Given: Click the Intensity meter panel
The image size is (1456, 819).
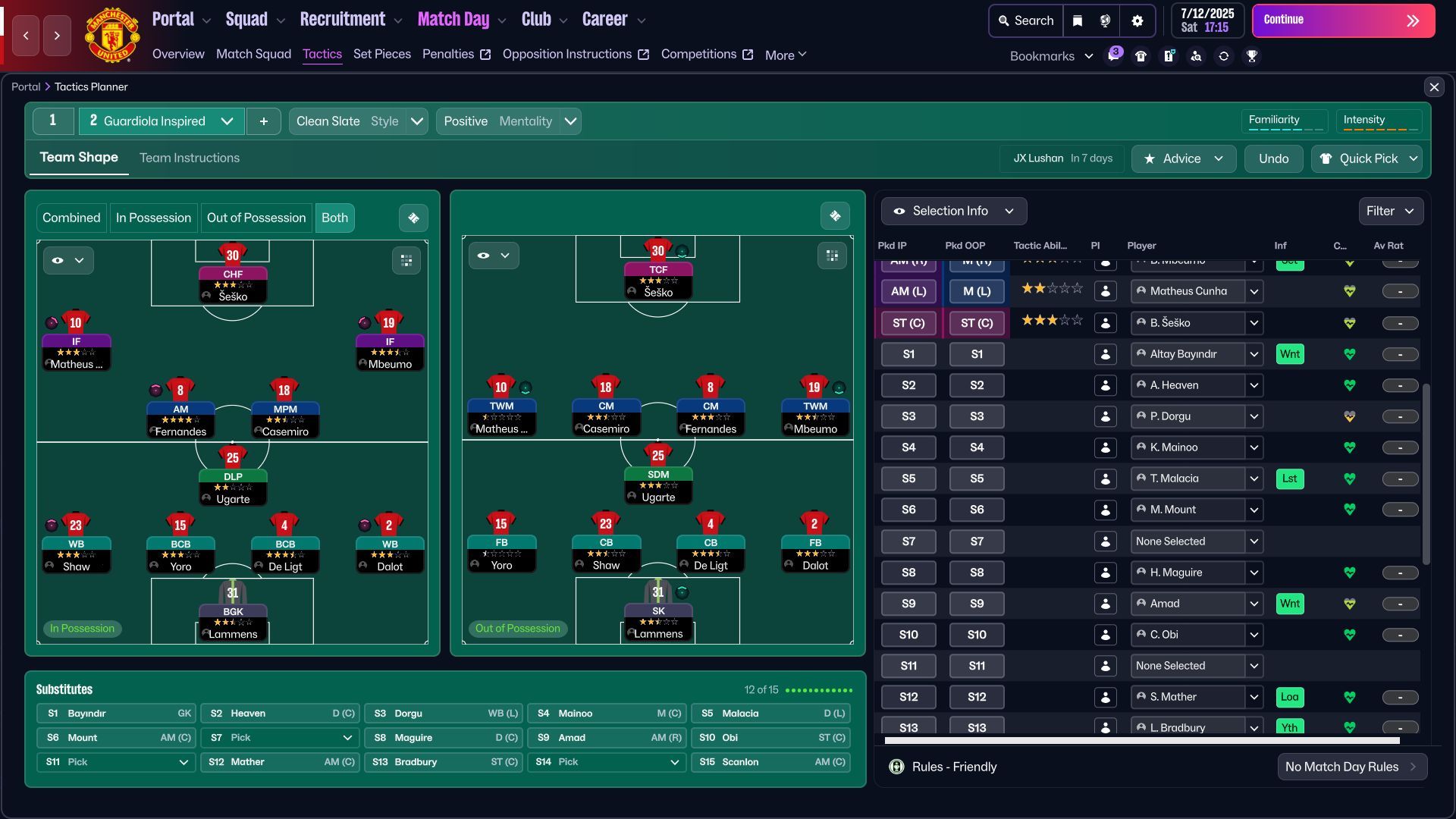Looking at the screenshot, I should coord(1379,121).
